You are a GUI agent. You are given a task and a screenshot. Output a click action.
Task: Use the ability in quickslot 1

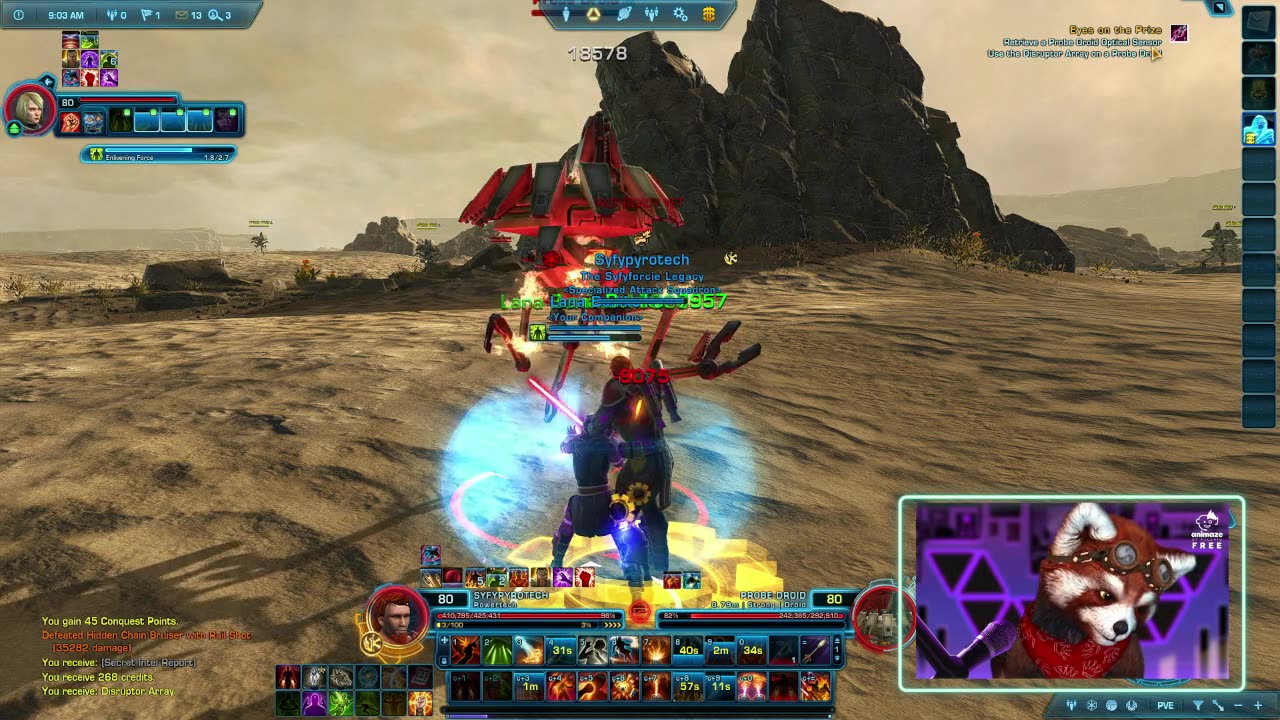465,651
